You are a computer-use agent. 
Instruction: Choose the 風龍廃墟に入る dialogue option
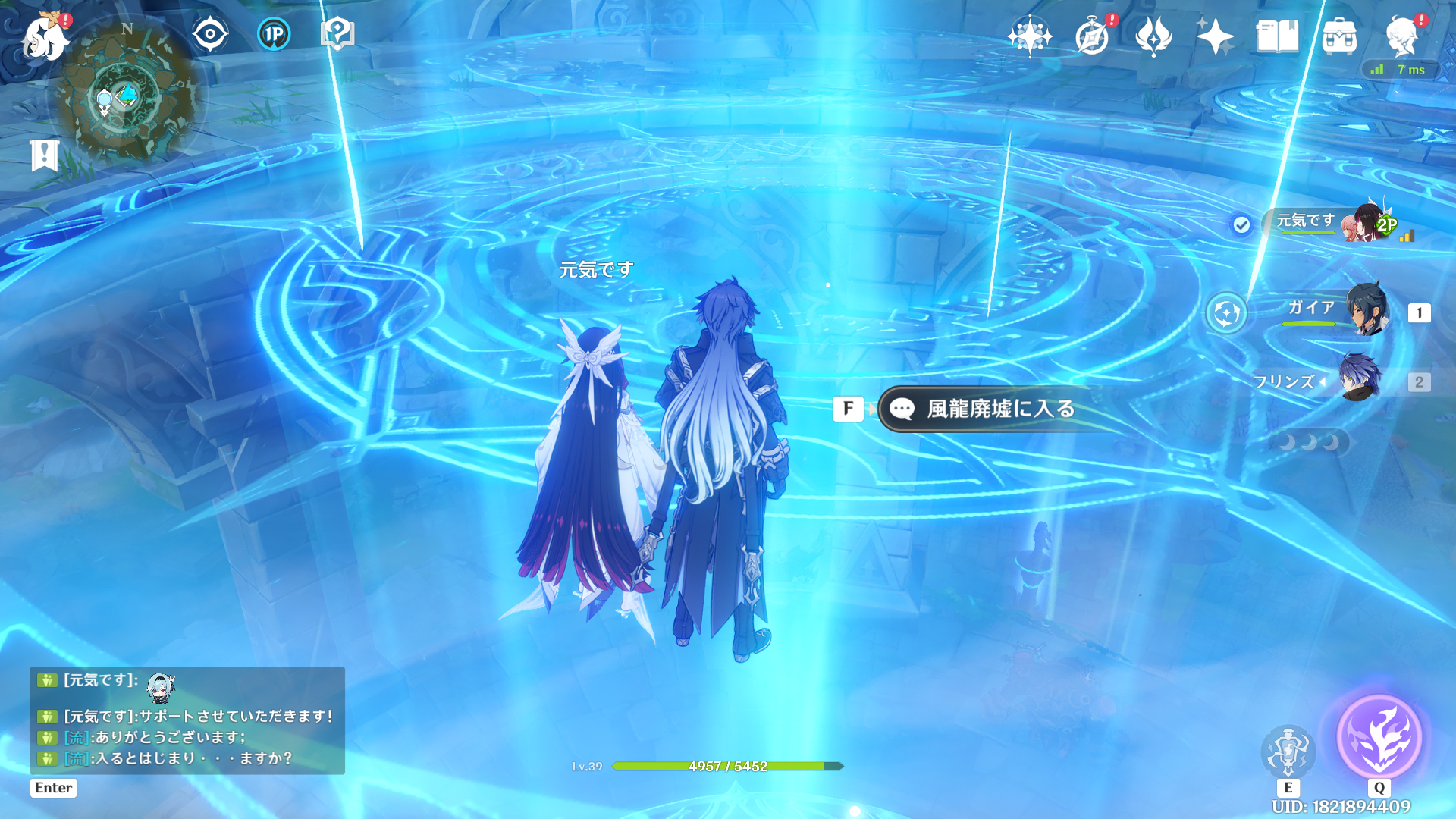tap(999, 409)
